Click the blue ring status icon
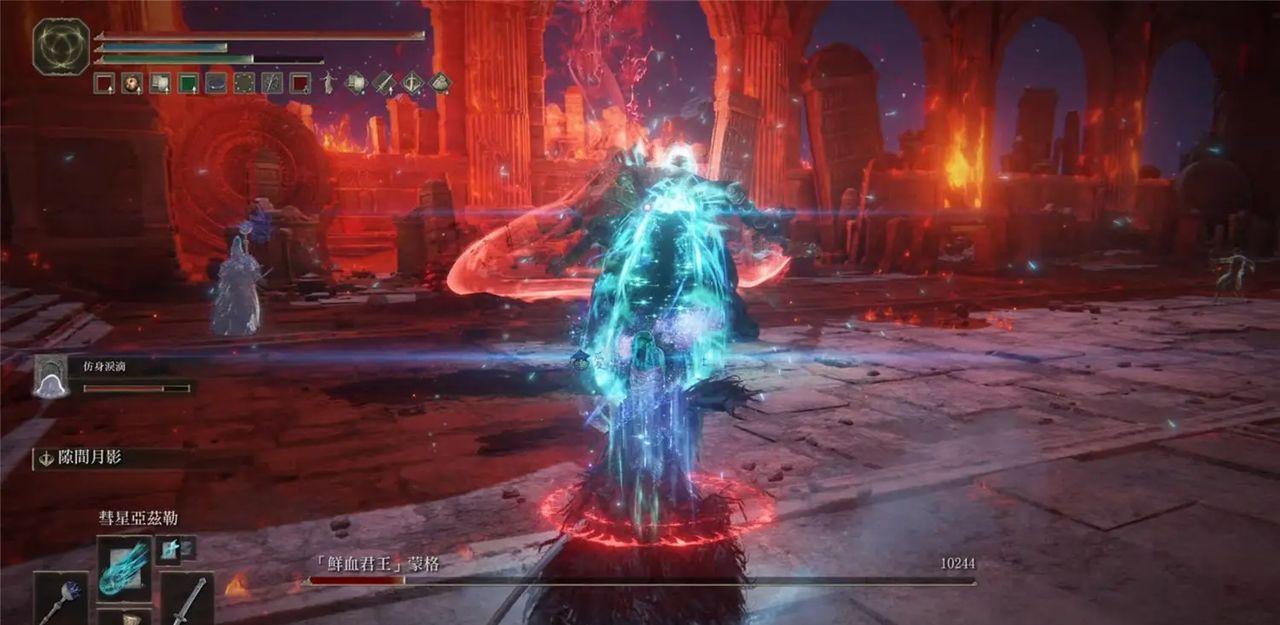Image resolution: width=1280 pixels, height=625 pixels. (x=216, y=83)
